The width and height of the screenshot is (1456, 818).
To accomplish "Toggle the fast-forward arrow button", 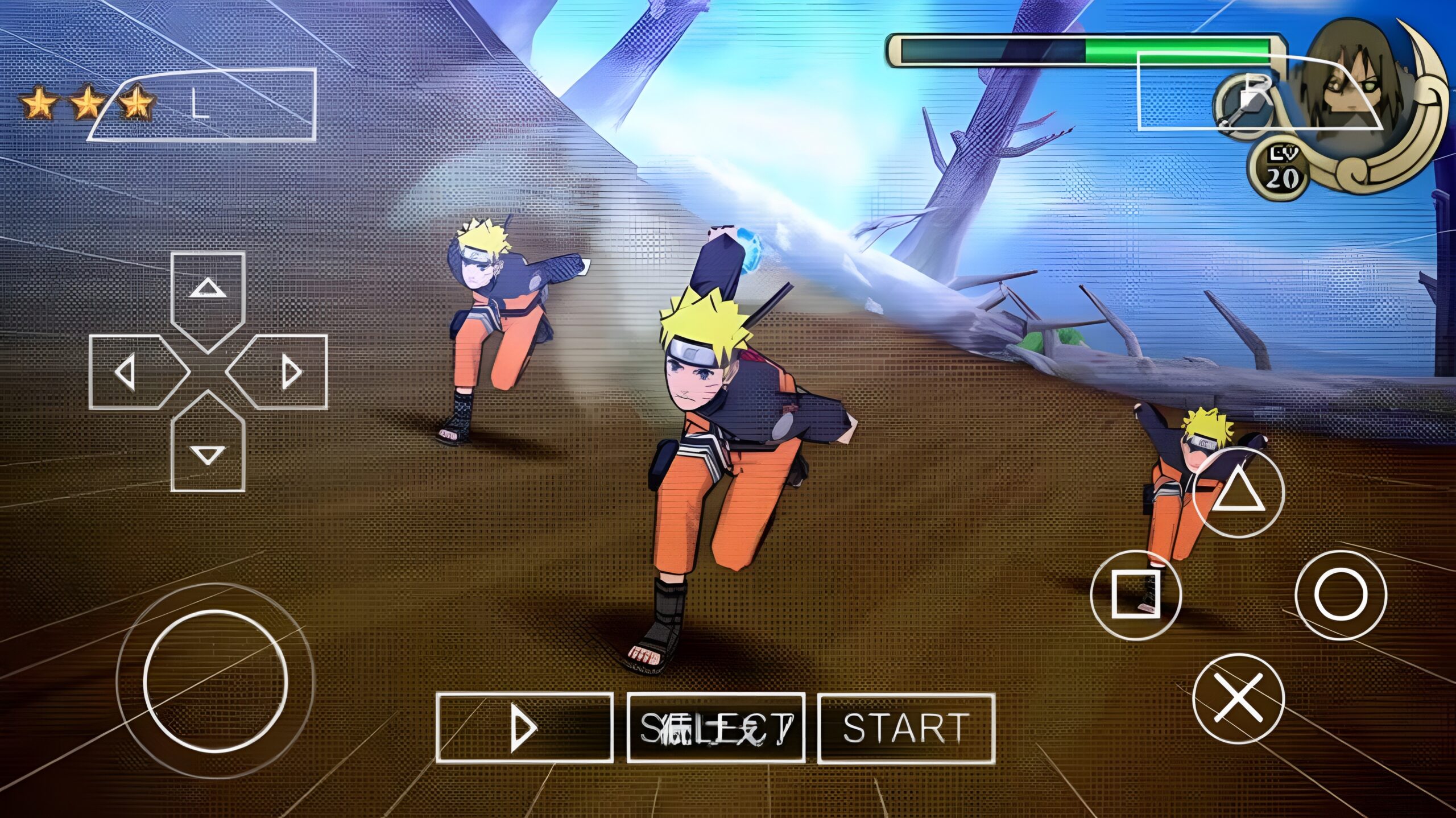I will point(524,728).
